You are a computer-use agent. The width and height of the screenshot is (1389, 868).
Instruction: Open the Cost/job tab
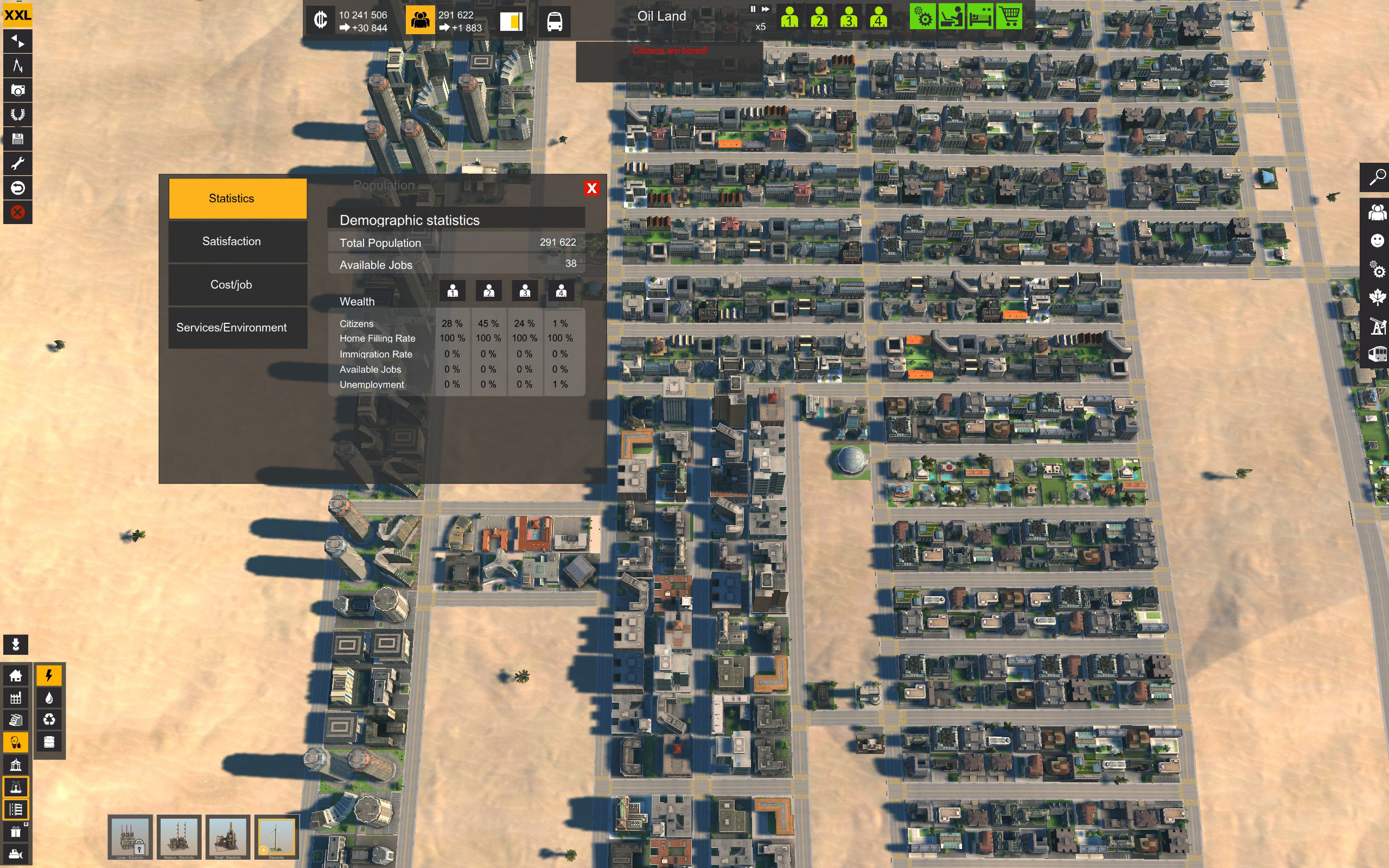231,285
